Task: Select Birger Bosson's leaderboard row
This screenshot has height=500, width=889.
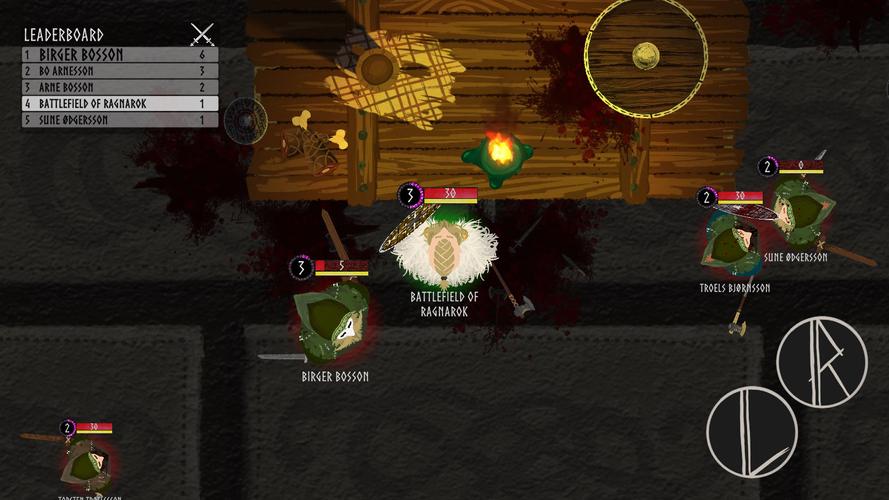Action: [x=120, y=55]
